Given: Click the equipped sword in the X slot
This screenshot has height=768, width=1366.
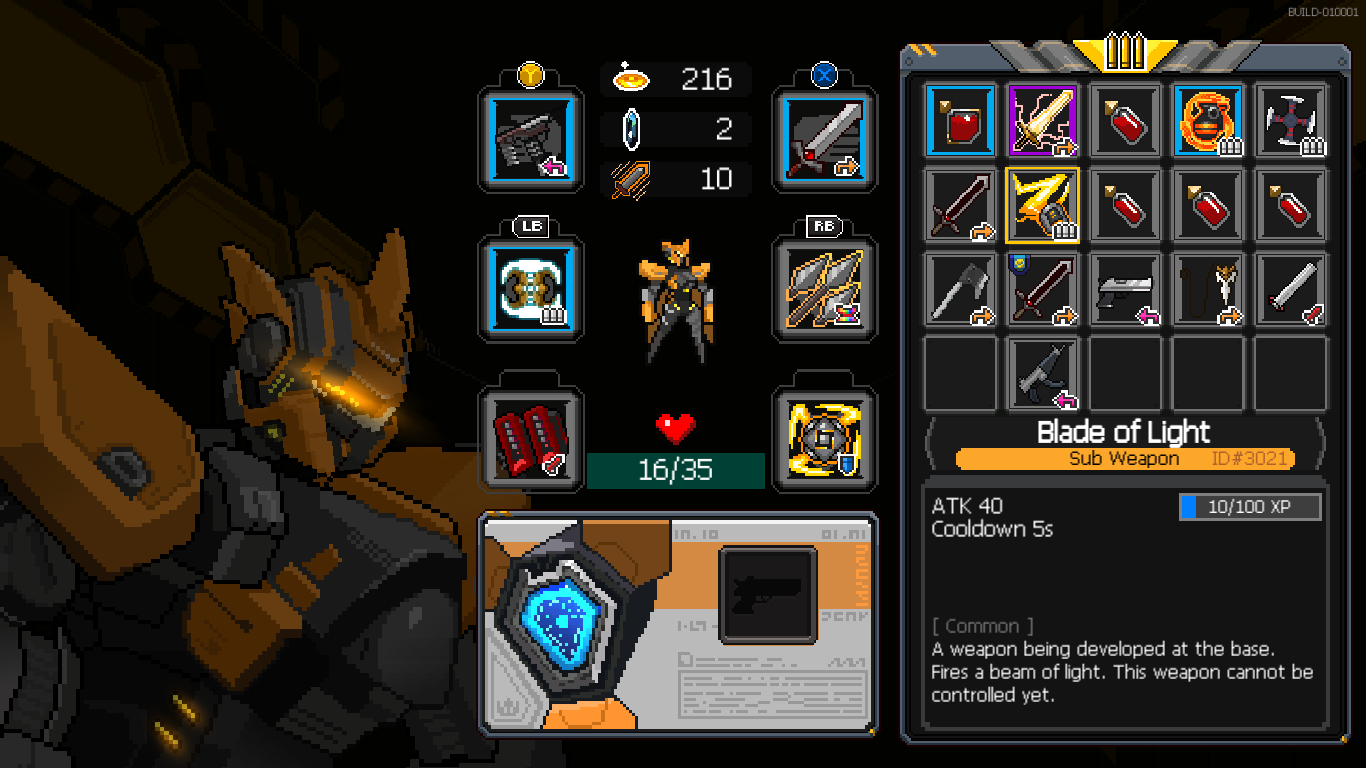Looking at the screenshot, I should click(x=824, y=138).
